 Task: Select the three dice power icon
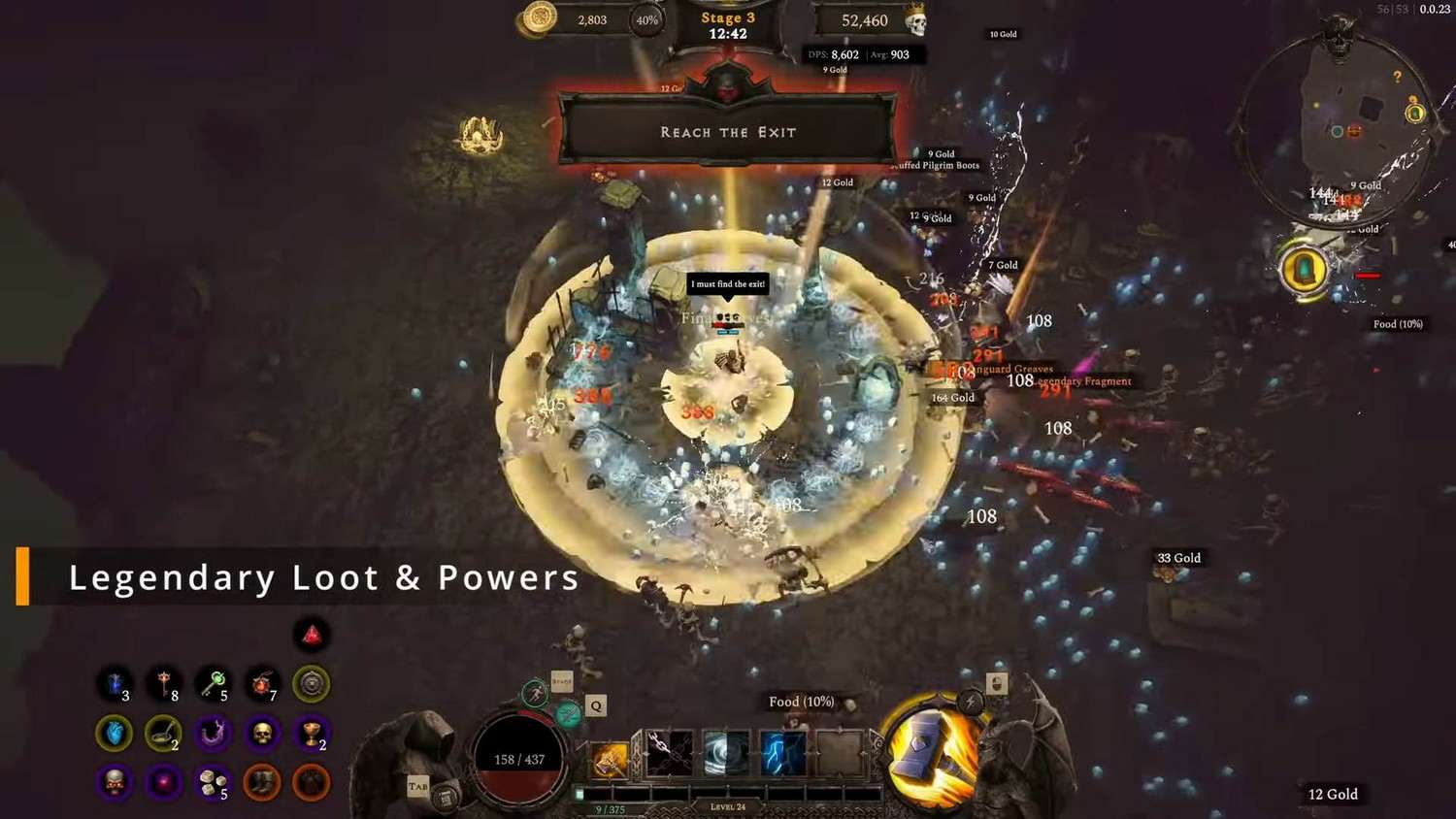point(211,782)
